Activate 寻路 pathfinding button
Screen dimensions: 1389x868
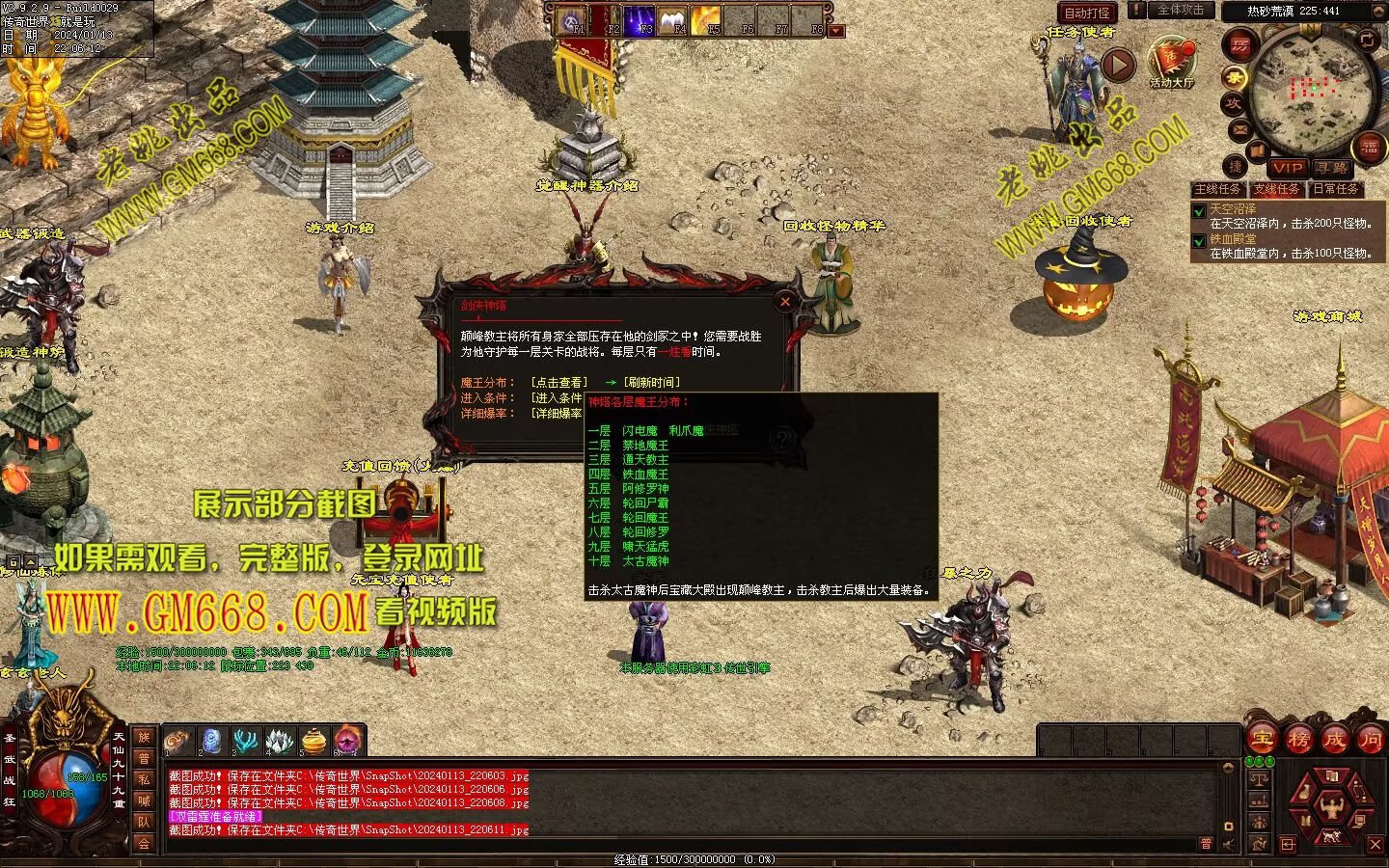(1332, 168)
